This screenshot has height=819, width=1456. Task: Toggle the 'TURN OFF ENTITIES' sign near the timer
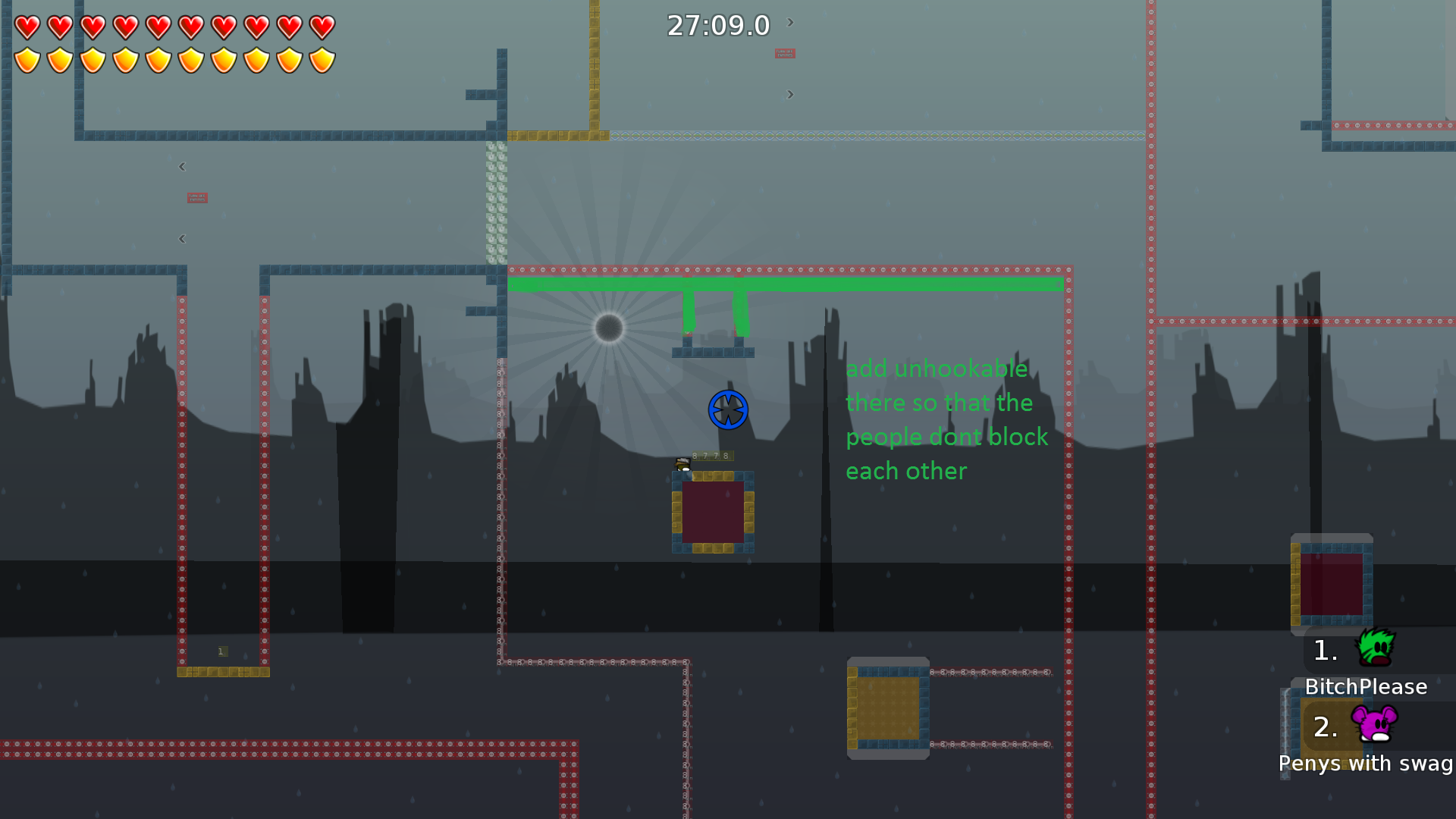(784, 54)
